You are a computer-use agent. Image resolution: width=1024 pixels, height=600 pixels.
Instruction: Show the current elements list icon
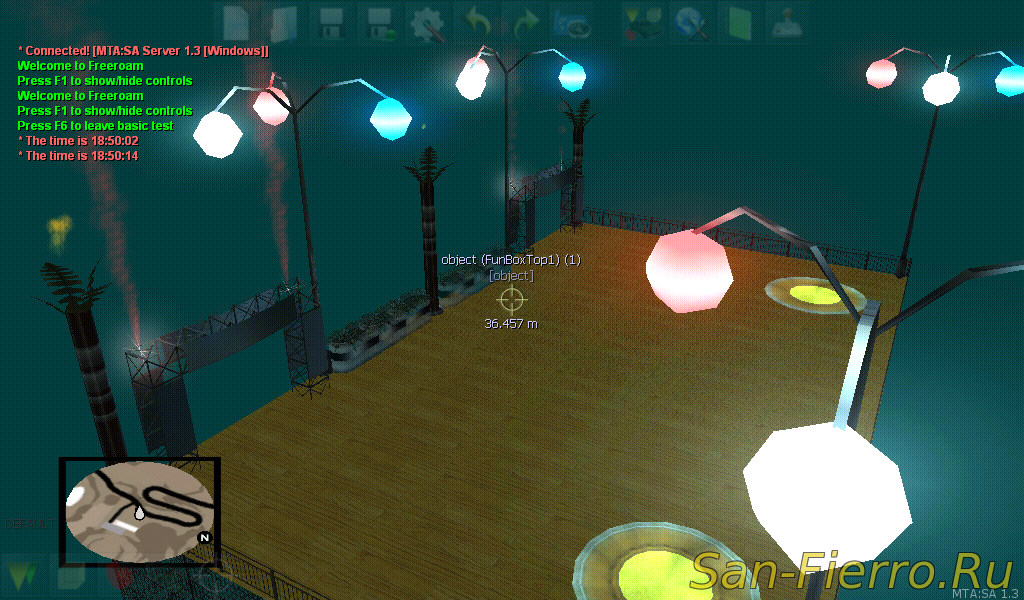638,21
